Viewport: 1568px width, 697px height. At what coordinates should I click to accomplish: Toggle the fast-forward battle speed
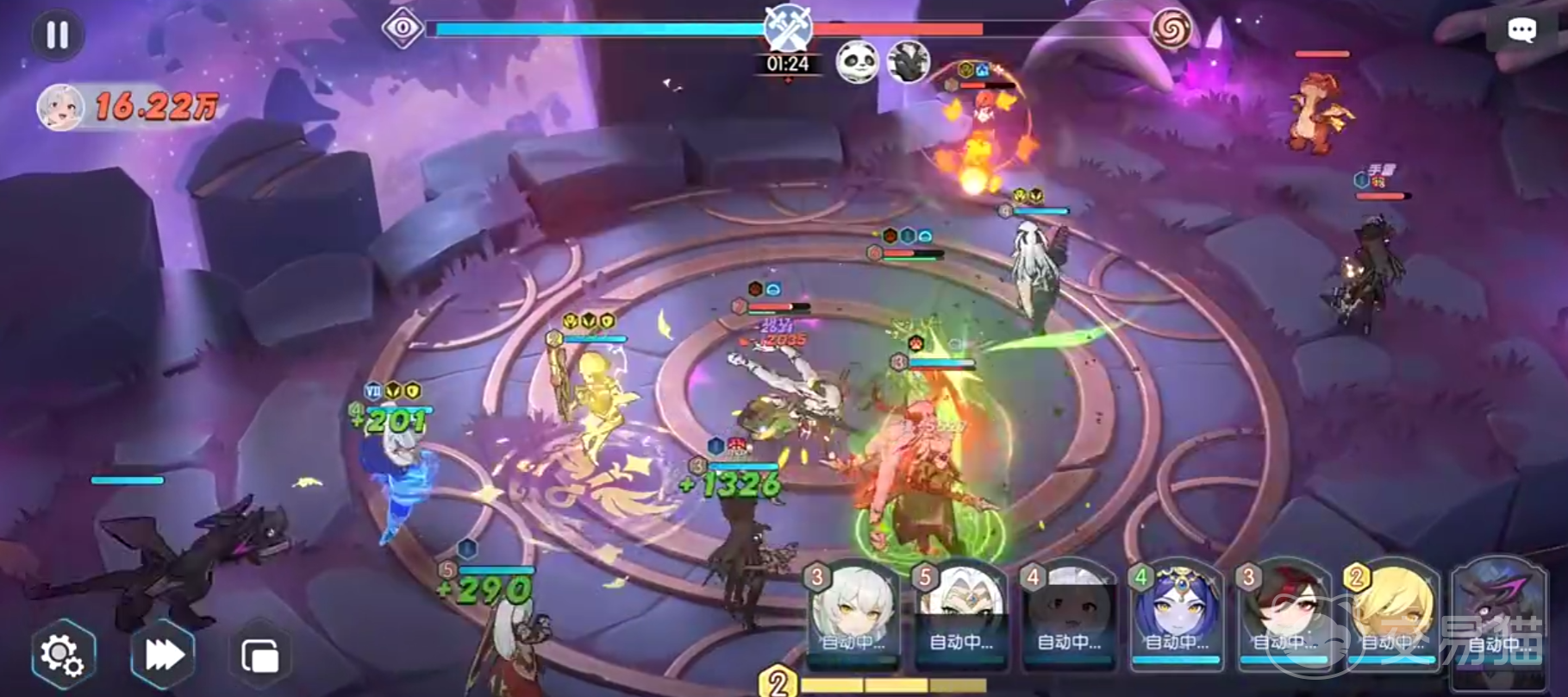point(162,655)
